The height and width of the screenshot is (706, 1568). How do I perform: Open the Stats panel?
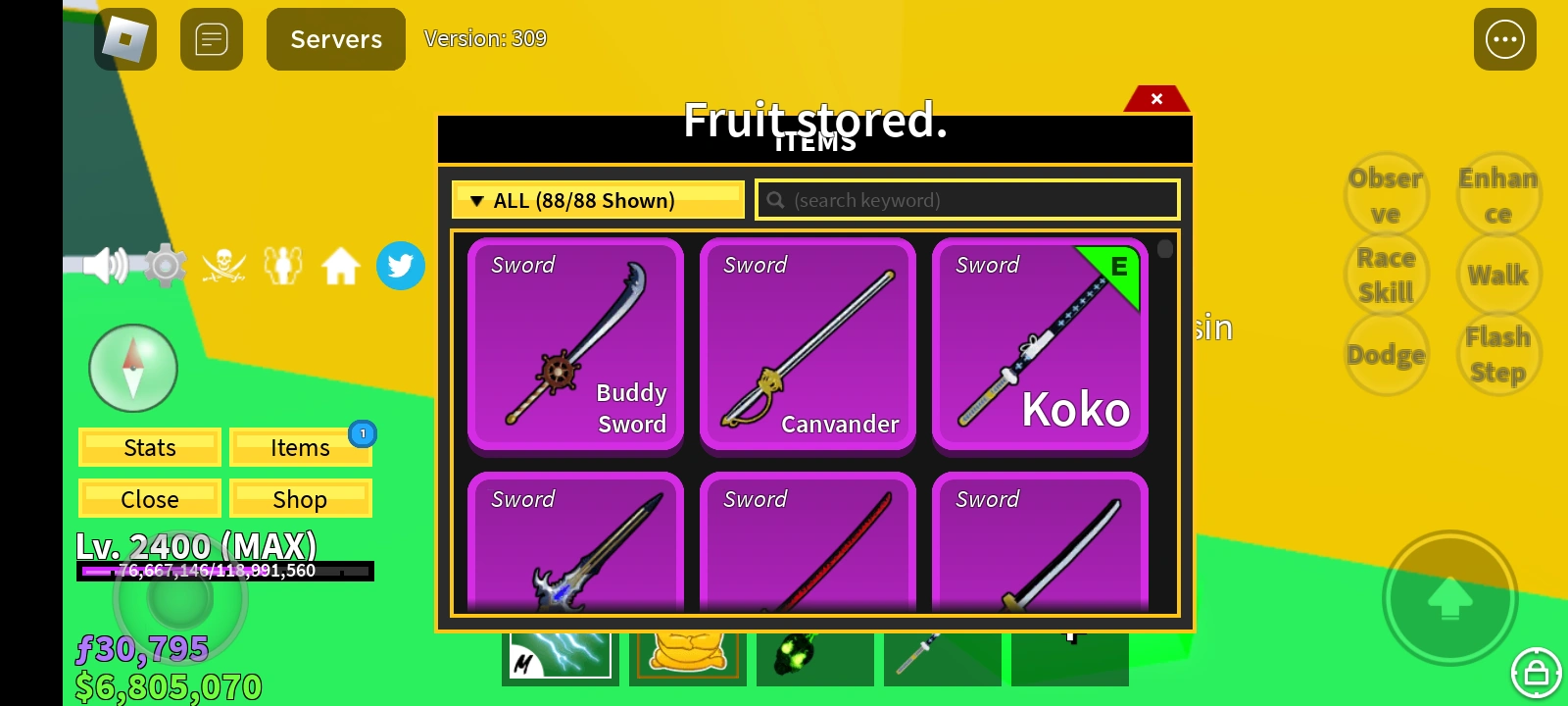pos(149,447)
